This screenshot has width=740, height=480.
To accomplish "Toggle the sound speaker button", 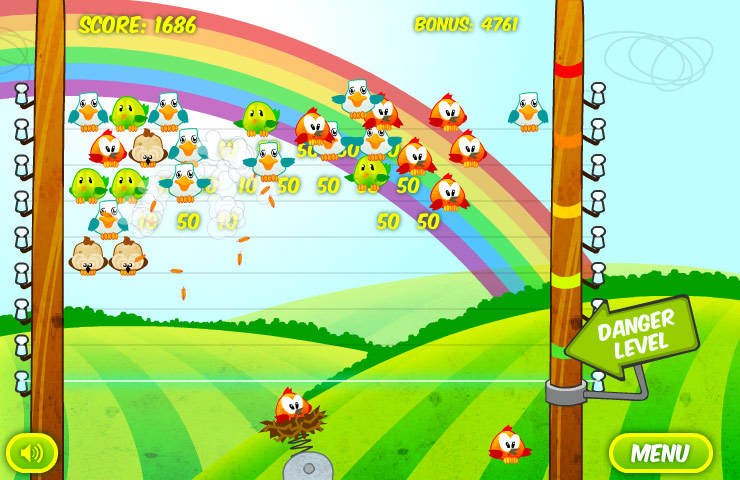I will pos(32,453).
